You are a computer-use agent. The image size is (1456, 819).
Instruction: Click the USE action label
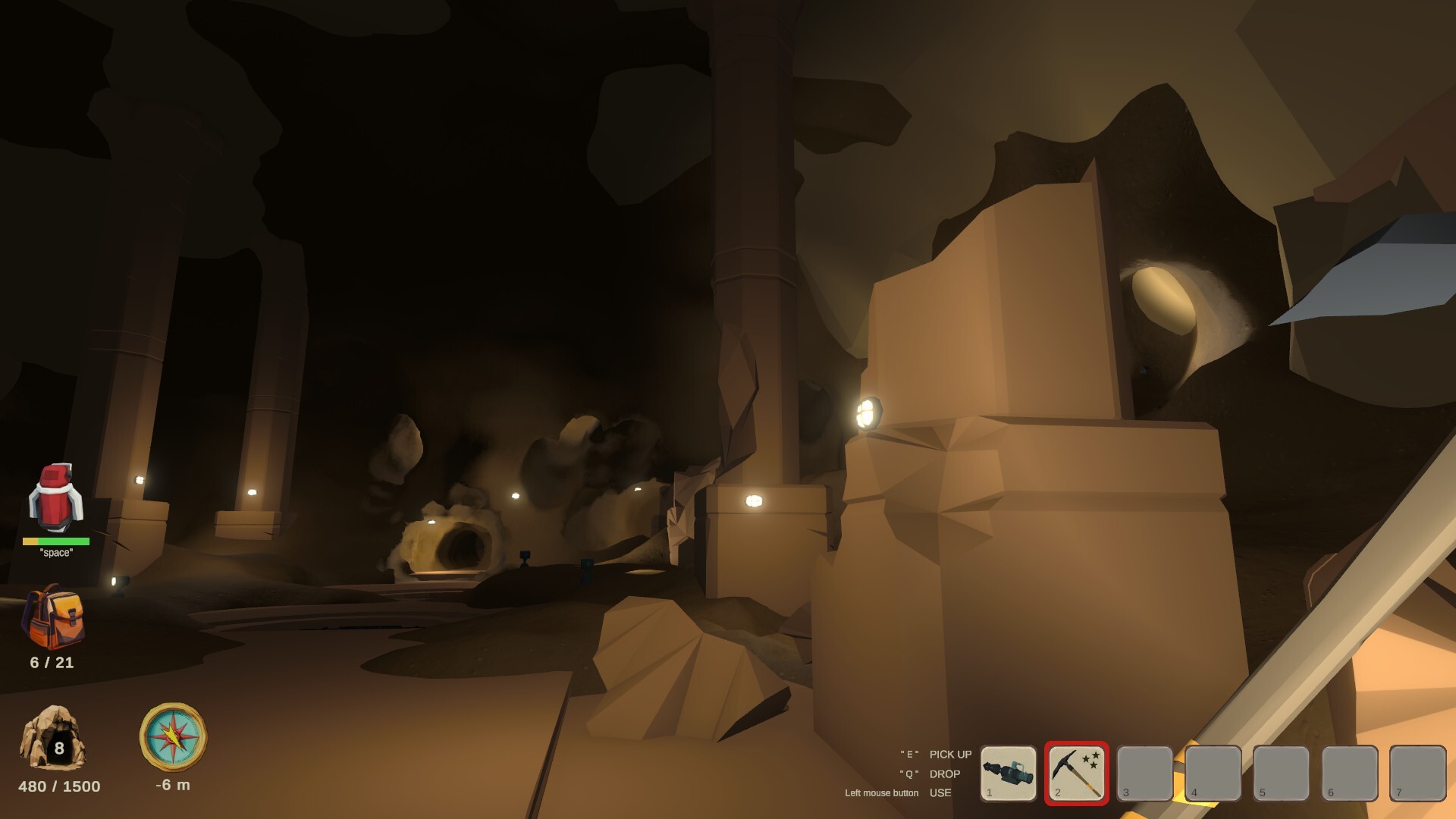coord(941,793)
